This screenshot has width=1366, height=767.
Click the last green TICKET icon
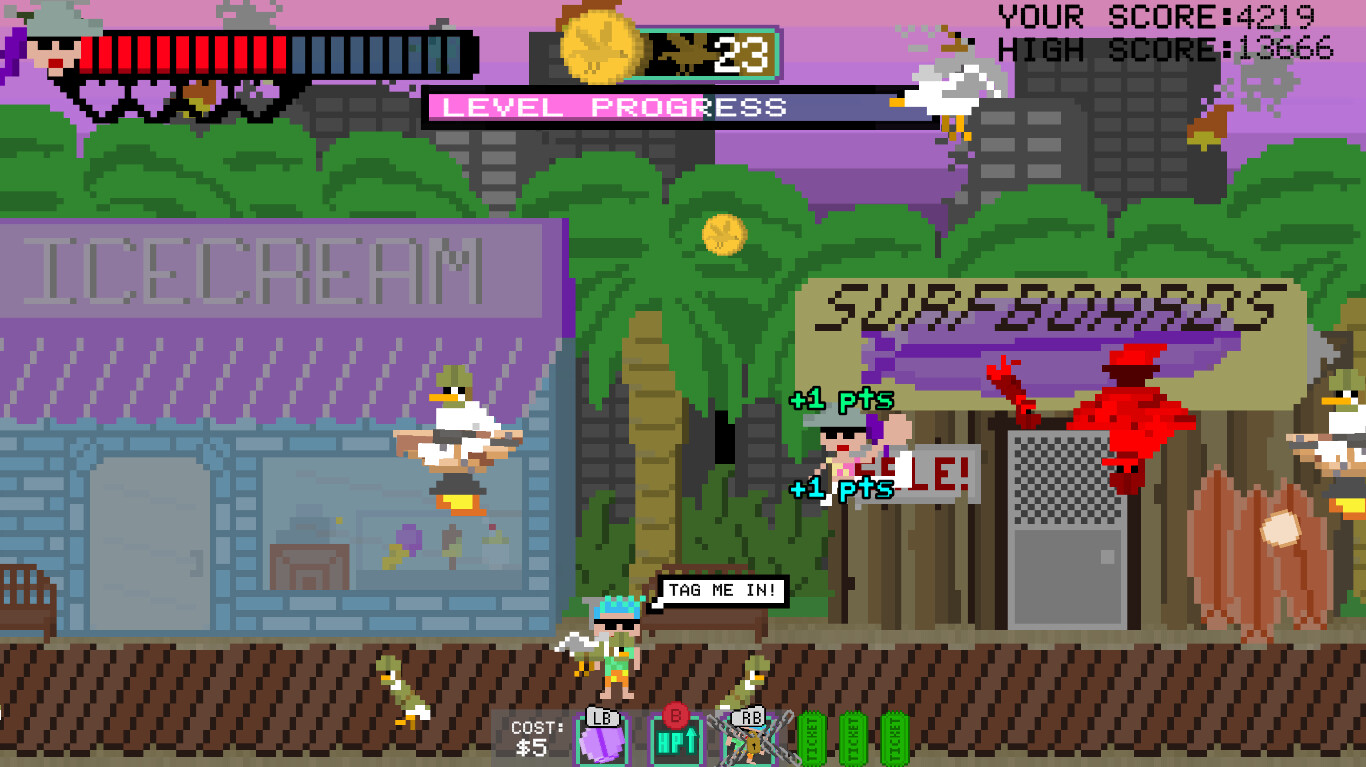coord(893,738)
